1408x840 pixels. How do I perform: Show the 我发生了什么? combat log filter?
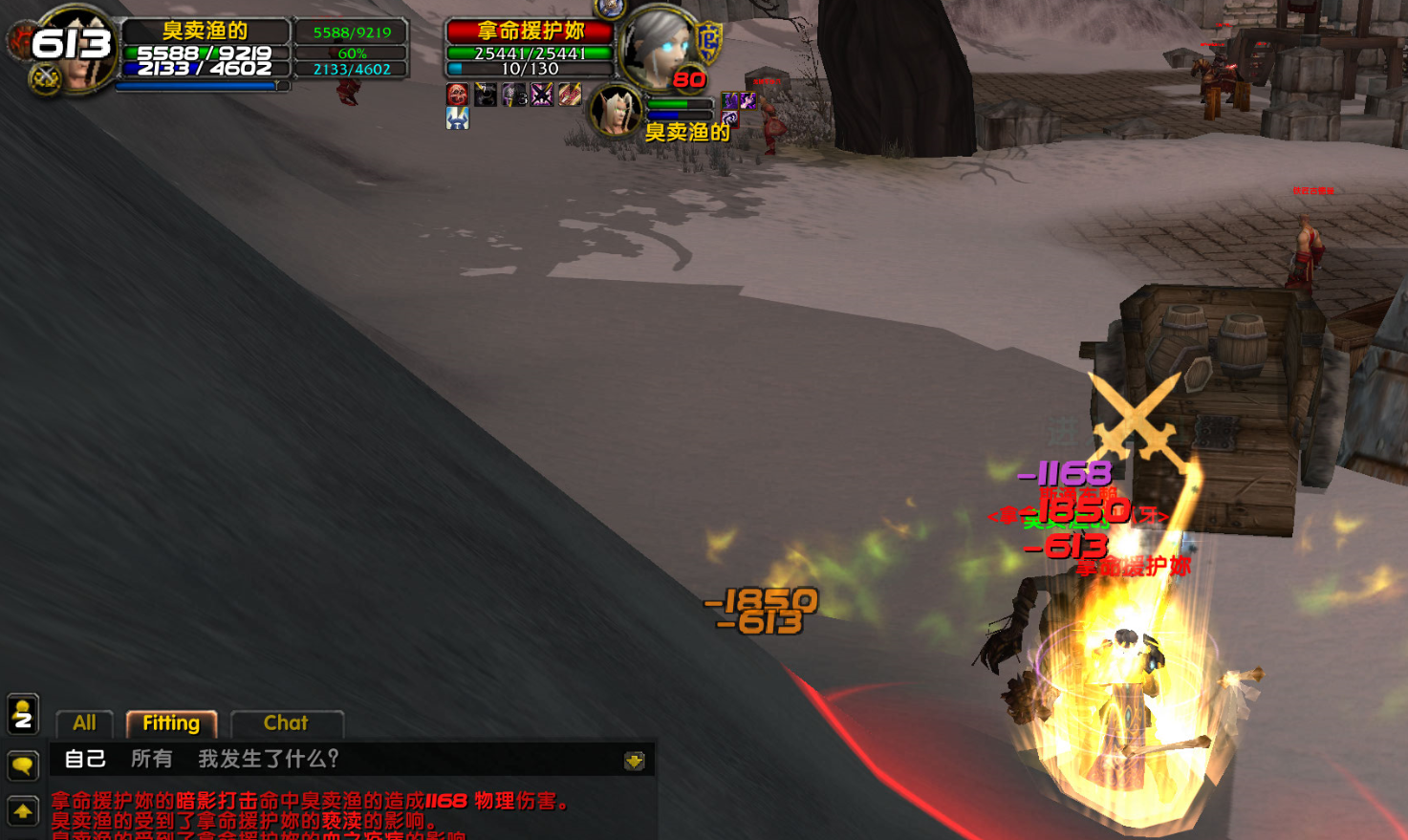(x=269, y=759)
